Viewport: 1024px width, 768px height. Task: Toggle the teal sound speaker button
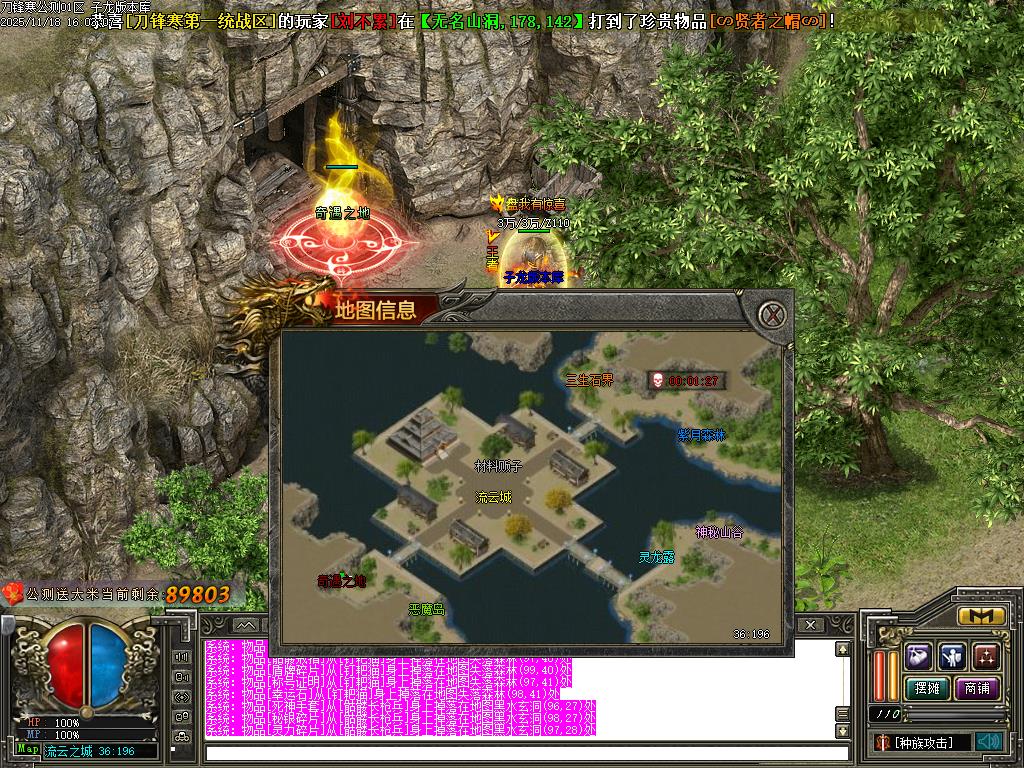[x=989, y=741]
